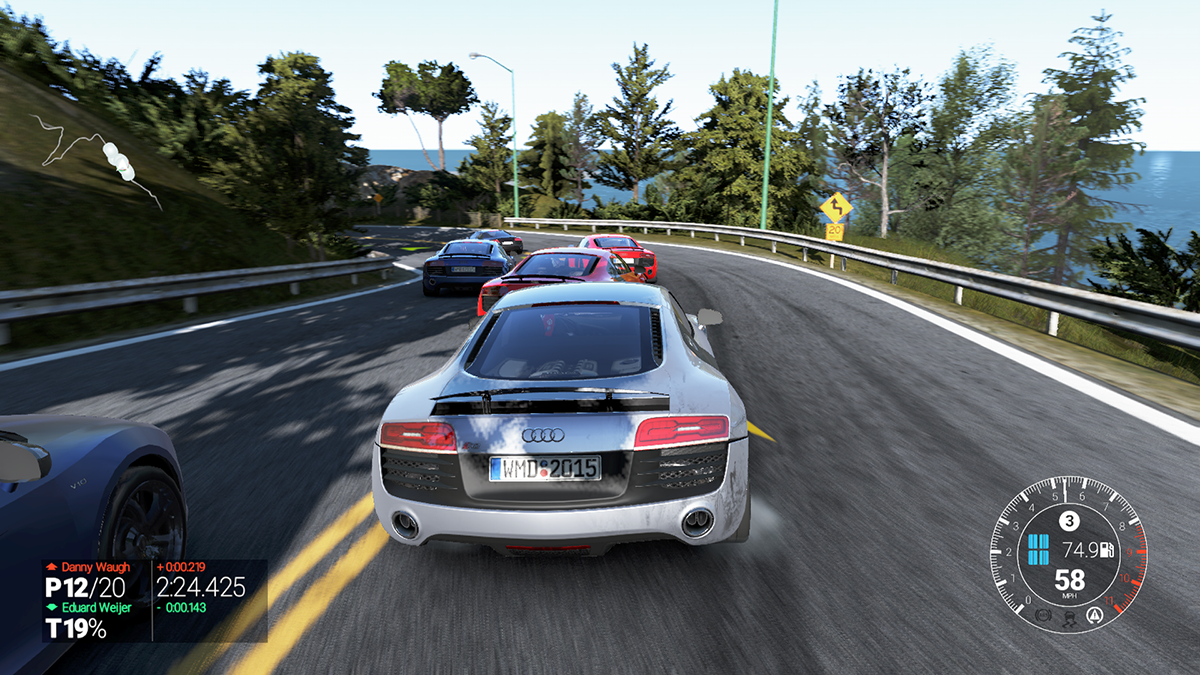Select the fuel pump icon
Viewport: 1200px width, 675px height.
(x=1107, y=549)
